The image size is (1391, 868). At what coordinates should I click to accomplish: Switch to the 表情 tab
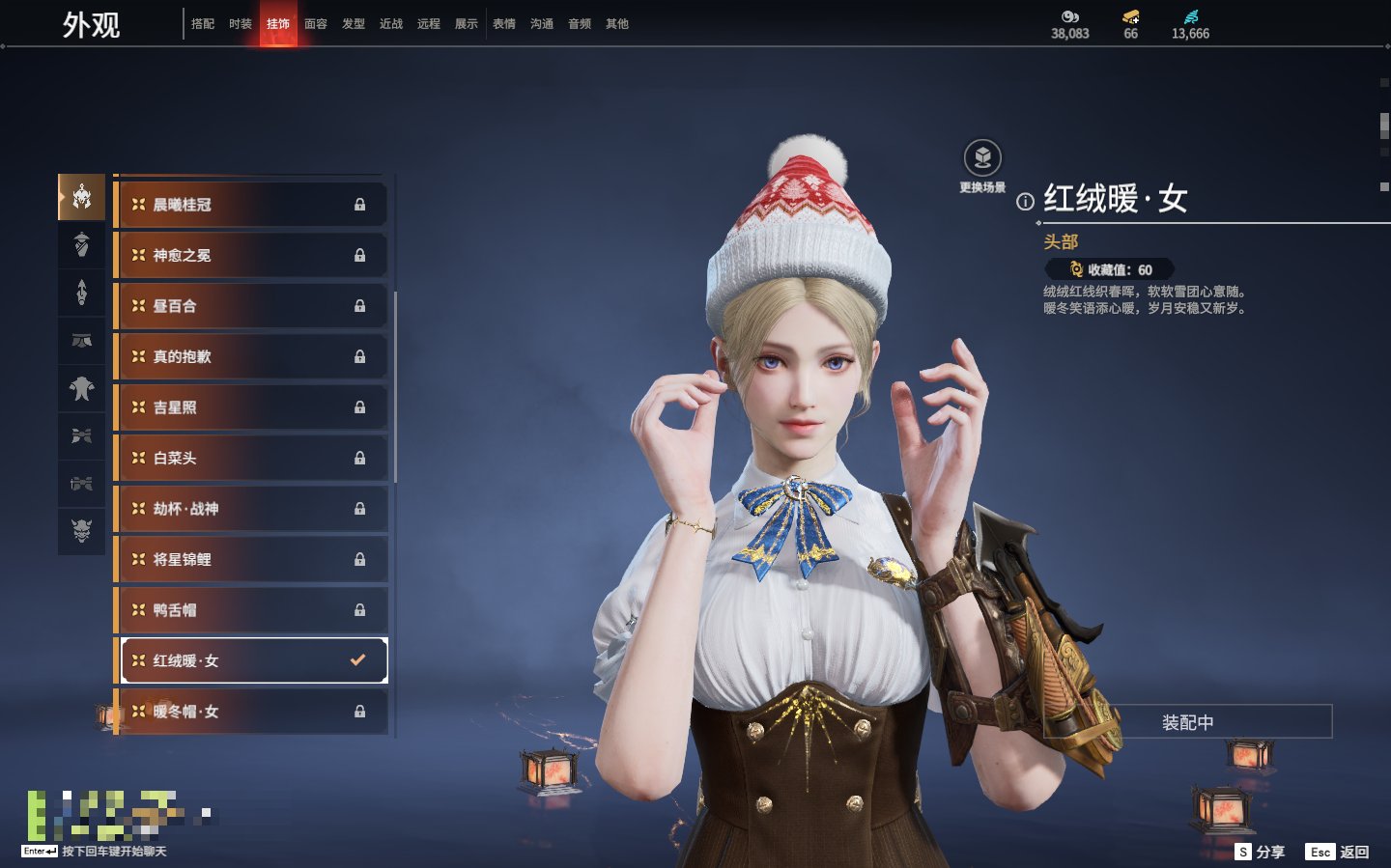(504, 24)
